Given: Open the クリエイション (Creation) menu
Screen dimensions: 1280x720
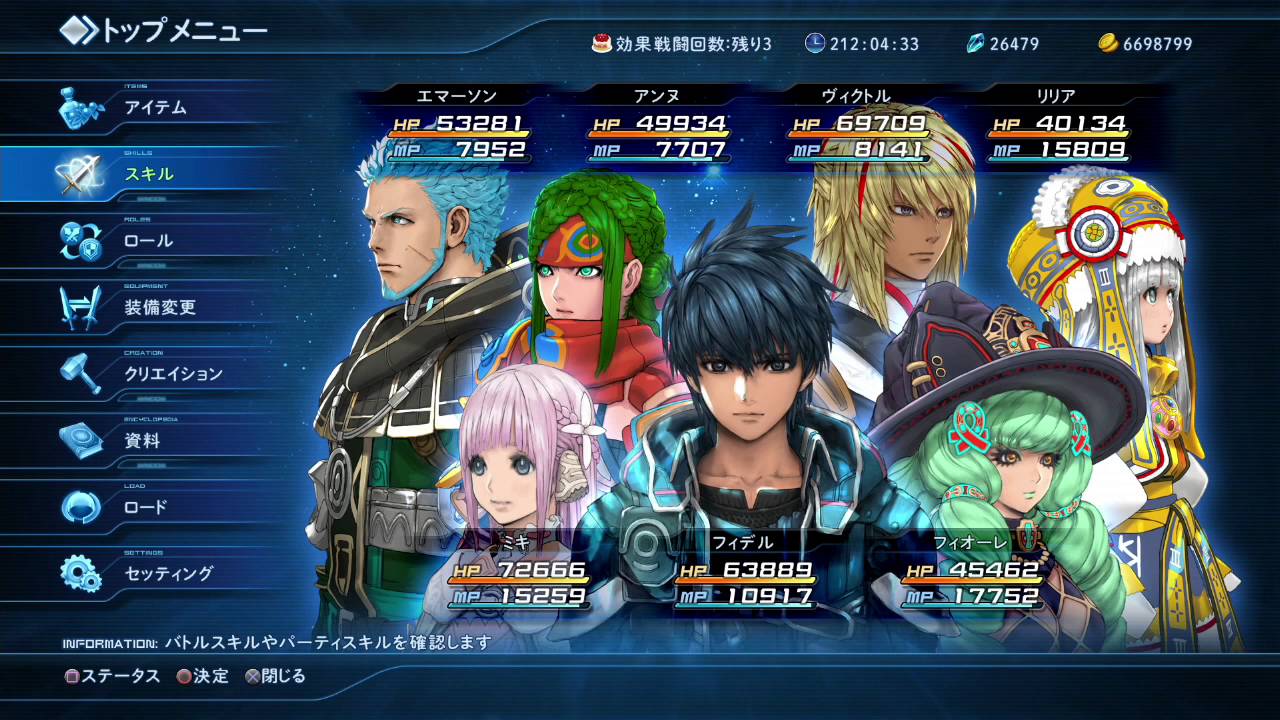Looking at the screenshot, I should click(x=173, y=374).
